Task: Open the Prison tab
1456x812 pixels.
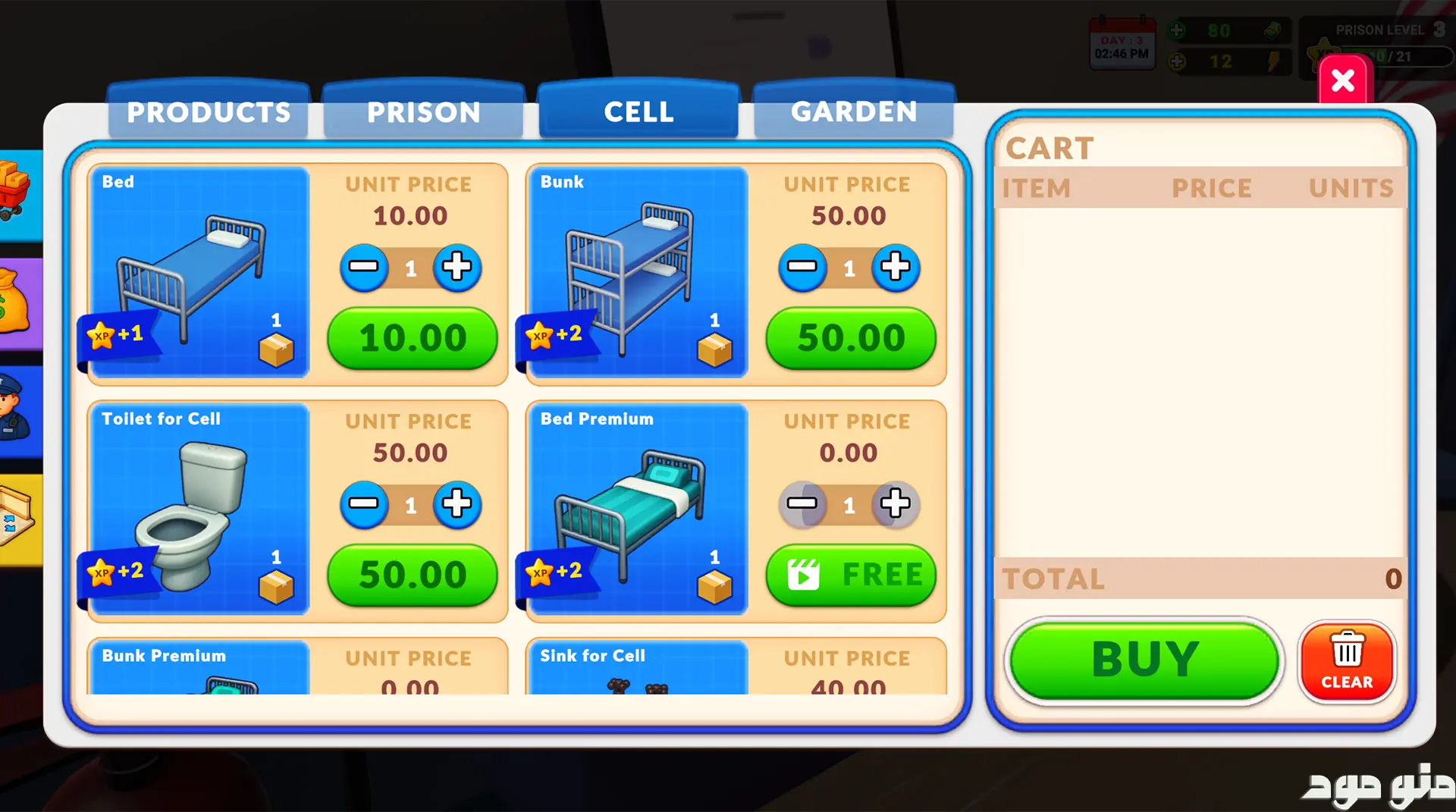Action: pos(423,112)
